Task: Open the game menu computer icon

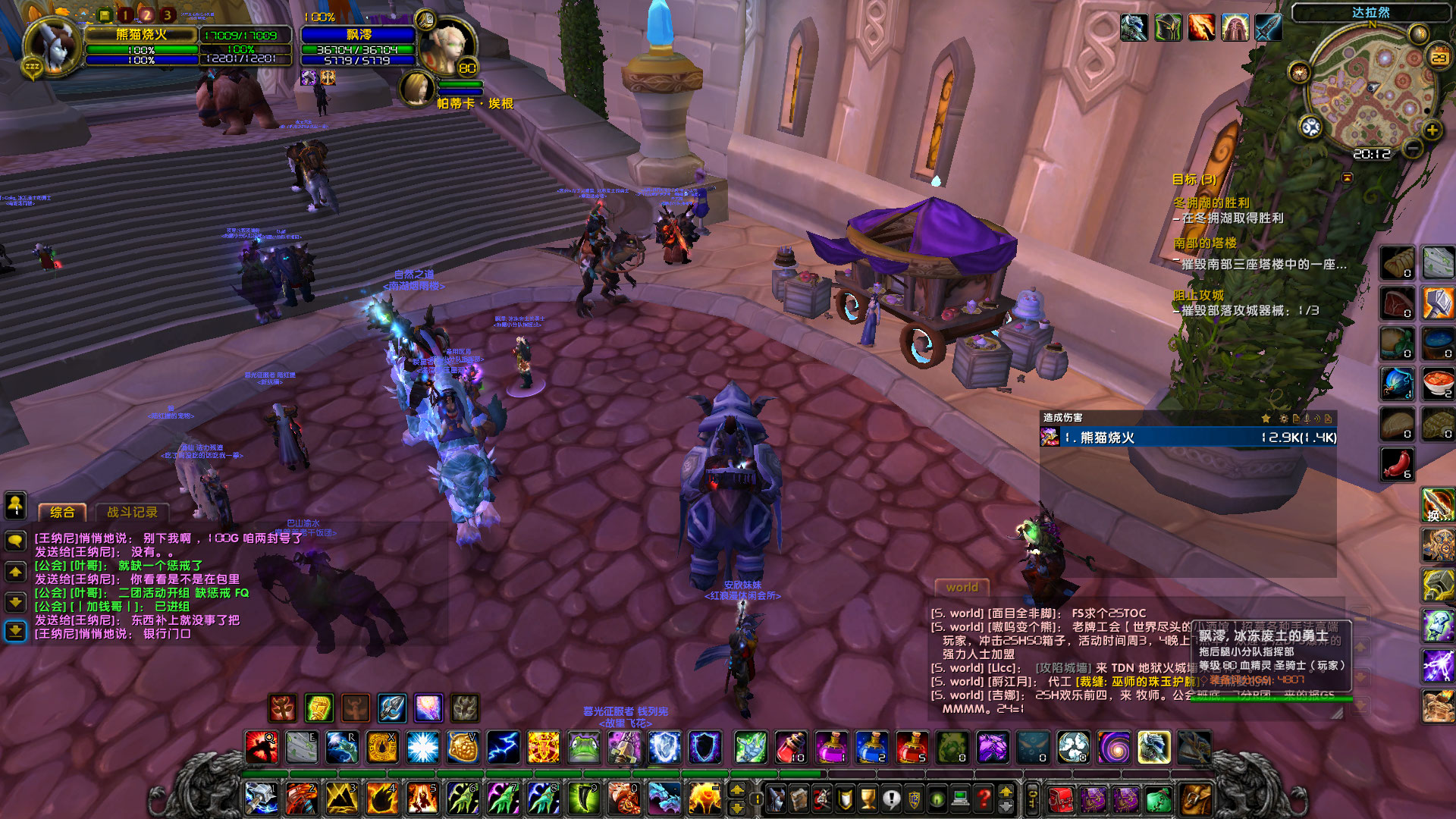Action: (x=960, y=798)
